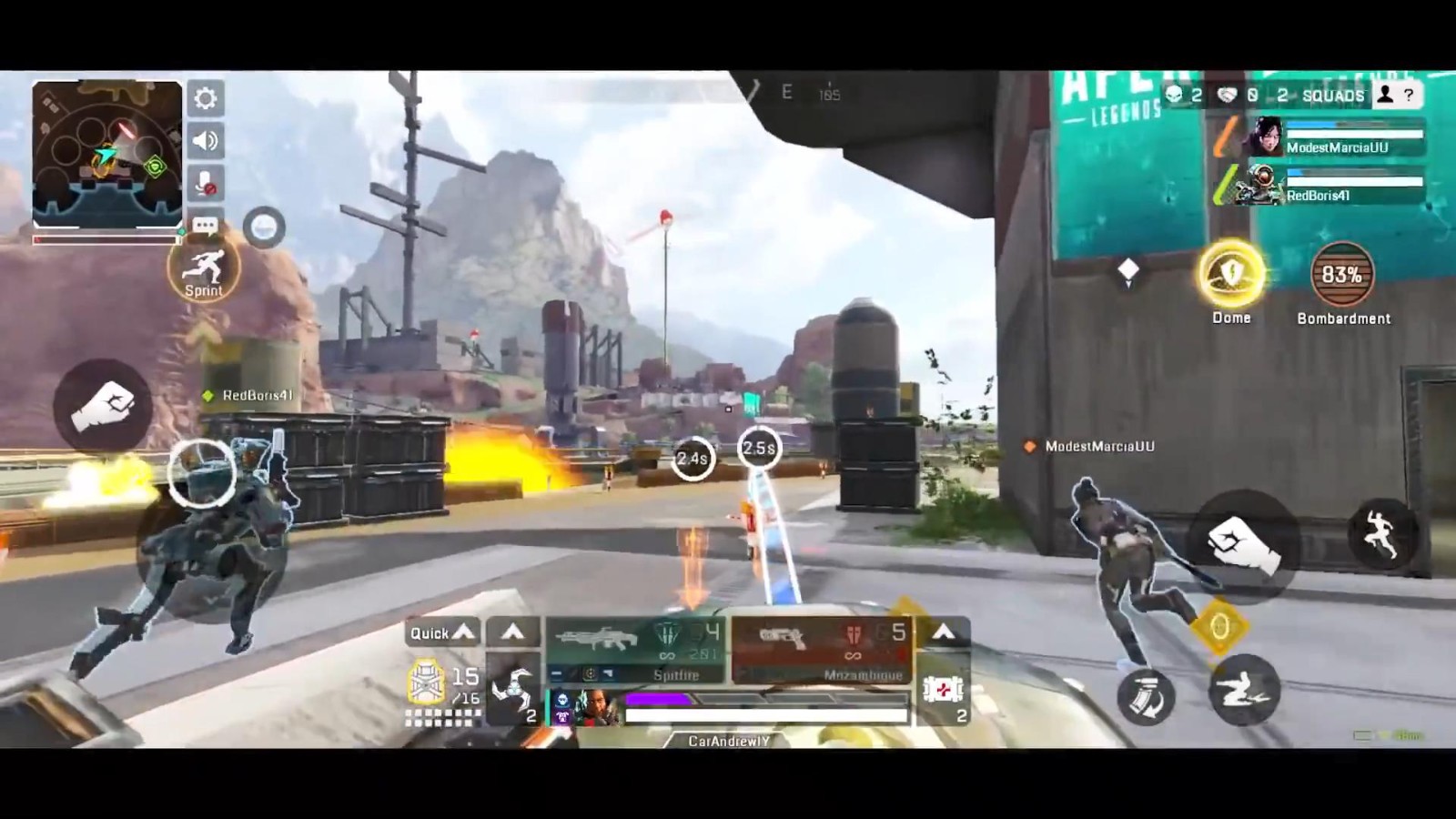Viewport: 1456px width, 819px height.
Task: Toggle the speaker audio icon
Action: click(206, 141)
